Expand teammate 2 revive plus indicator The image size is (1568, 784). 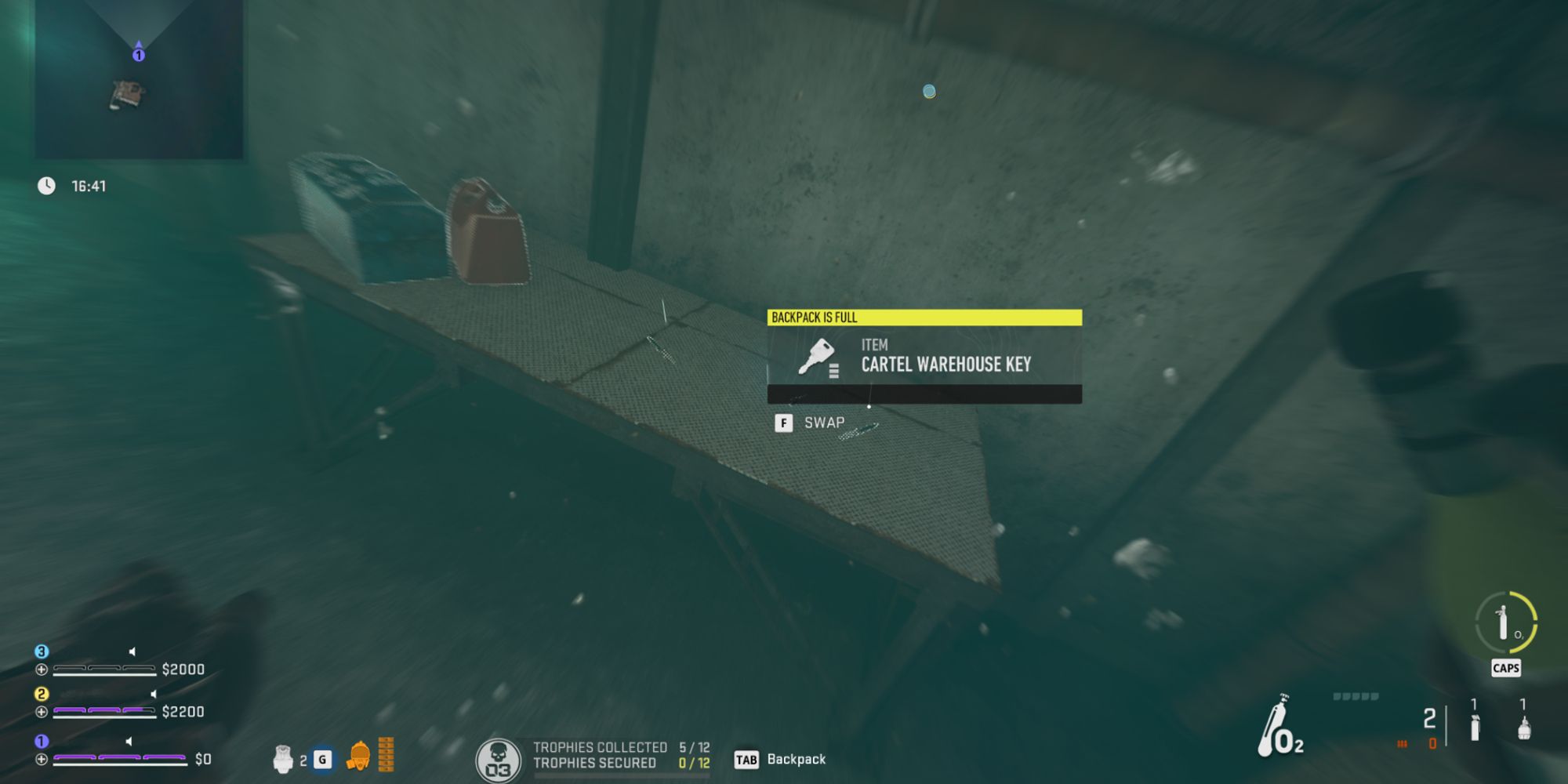(x=41, y=712)
